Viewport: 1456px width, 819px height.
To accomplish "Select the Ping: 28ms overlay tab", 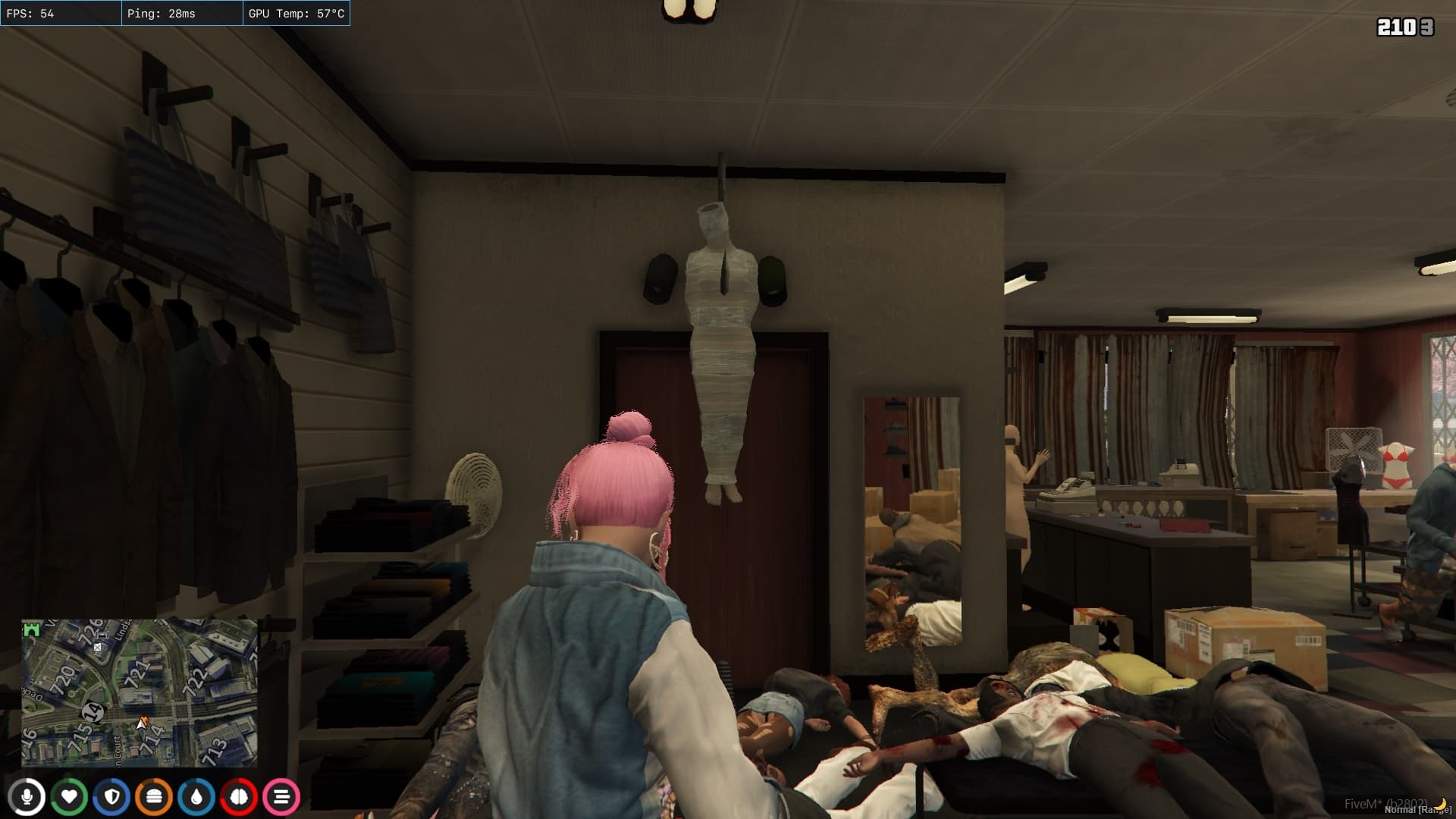I will coord(182,13).
